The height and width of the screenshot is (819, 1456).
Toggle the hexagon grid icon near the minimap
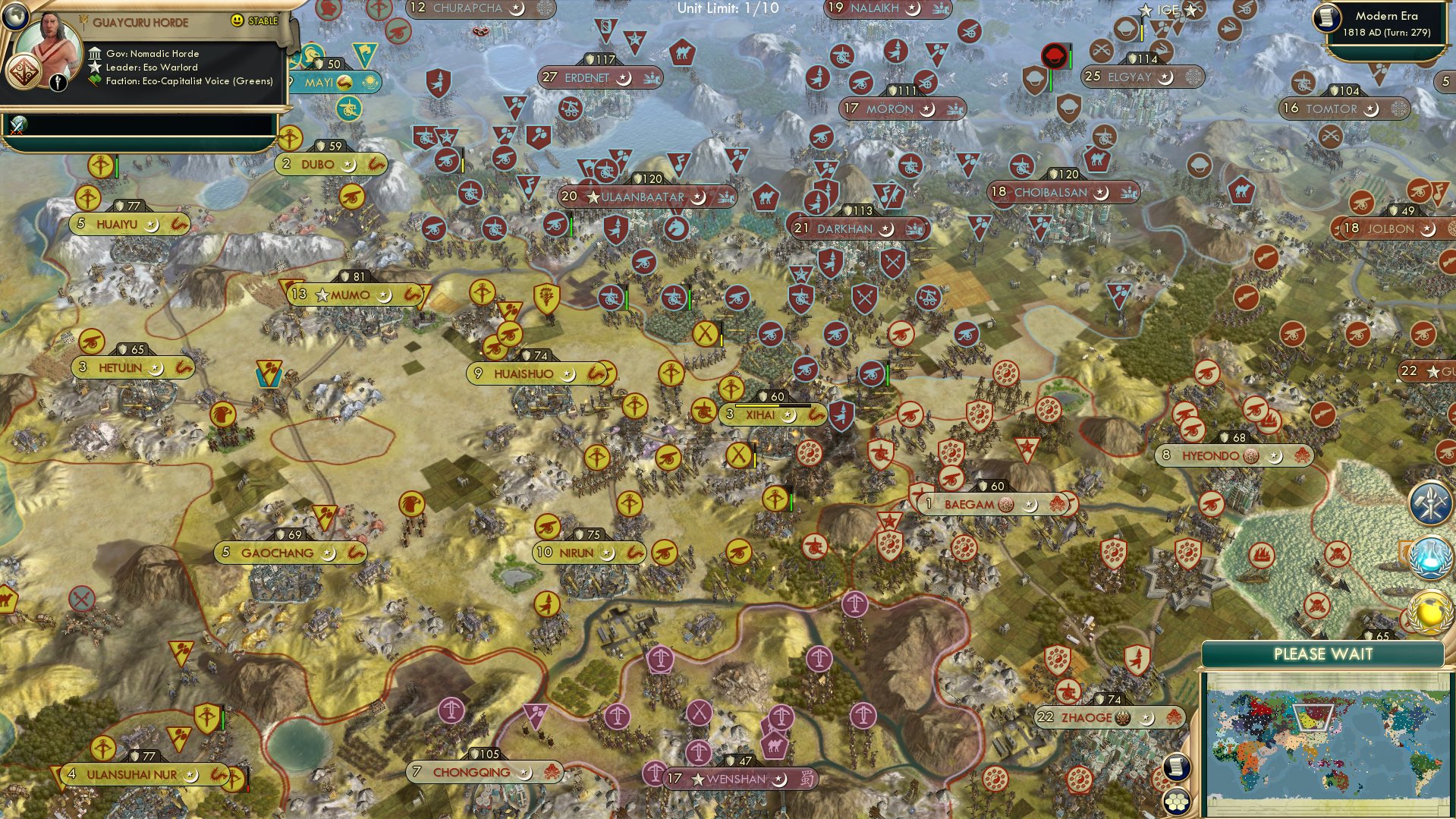click(1176, 802)
